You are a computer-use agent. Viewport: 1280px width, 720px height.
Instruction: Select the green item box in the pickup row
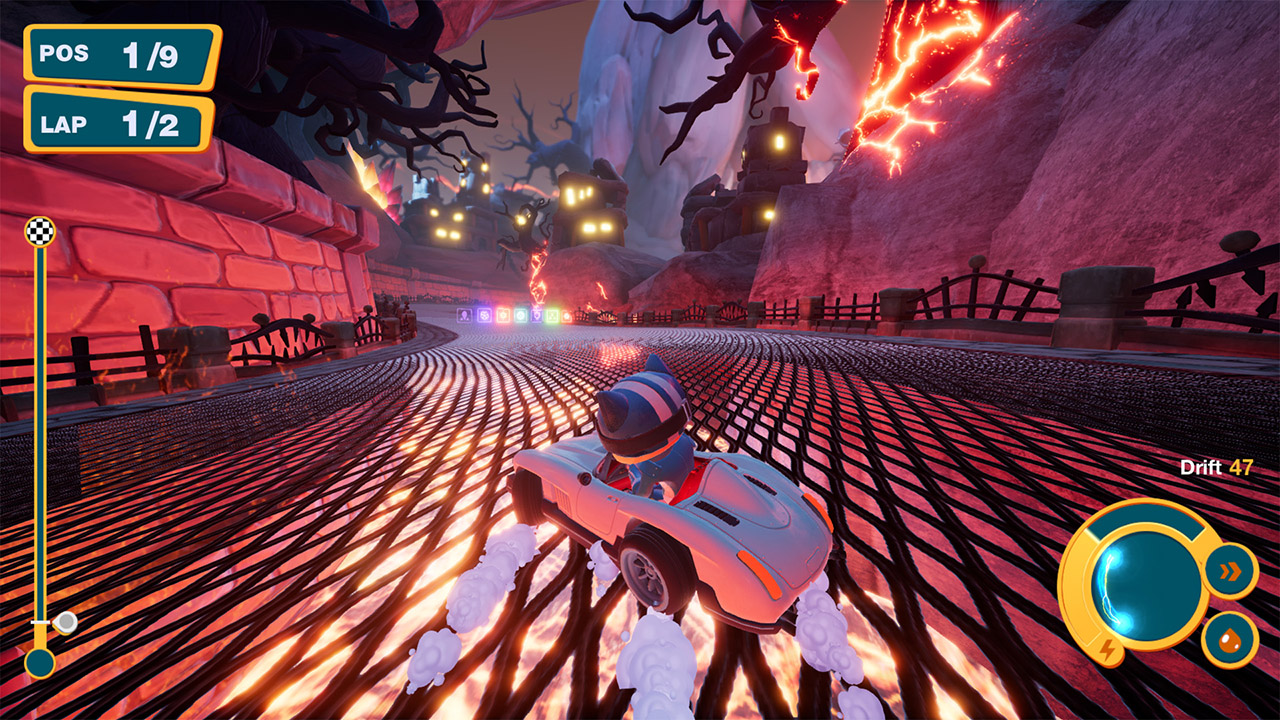click(551, 315)
